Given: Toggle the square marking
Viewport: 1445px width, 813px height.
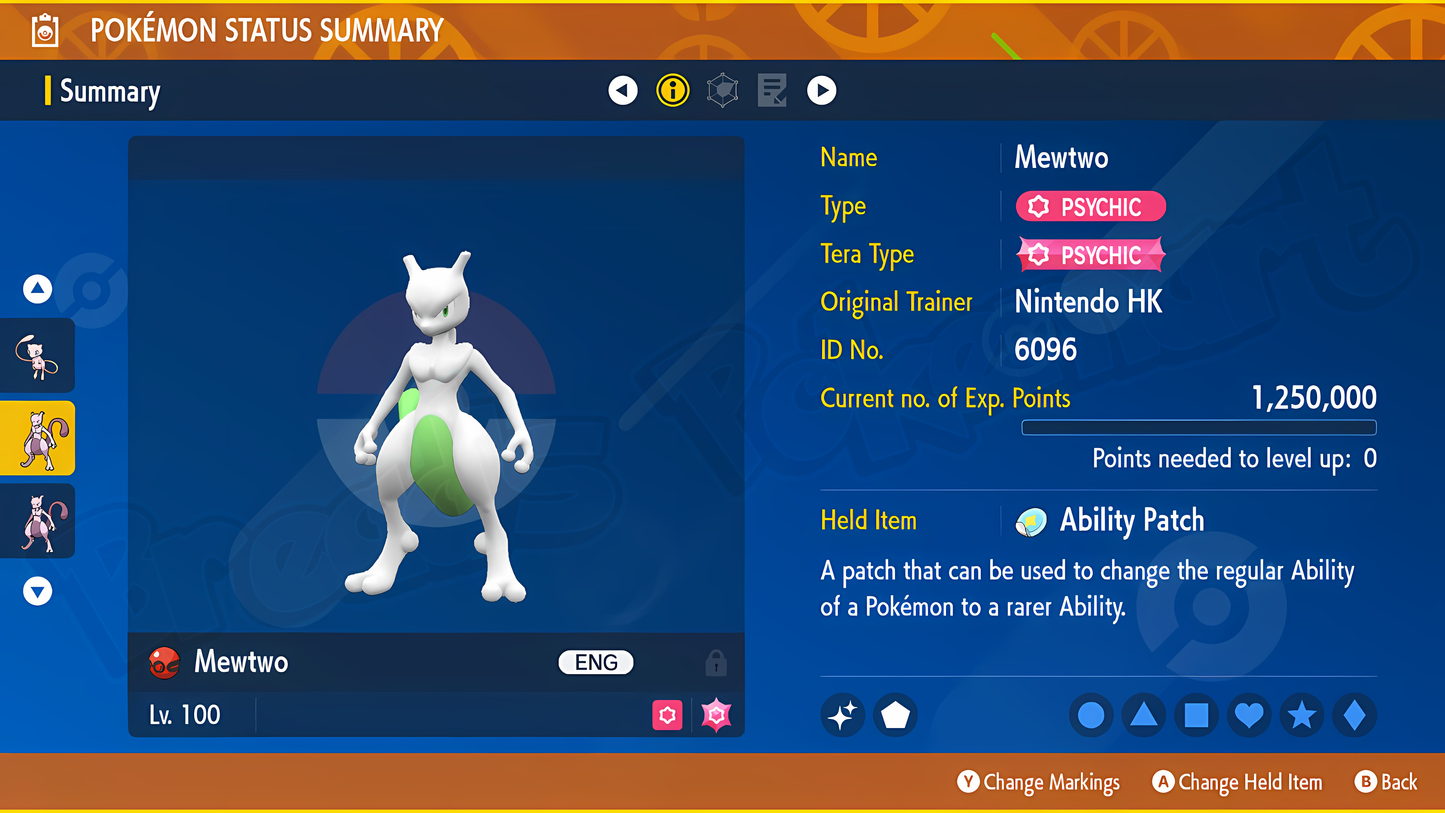Looking at the screenshot, I should coord(1196,715).
